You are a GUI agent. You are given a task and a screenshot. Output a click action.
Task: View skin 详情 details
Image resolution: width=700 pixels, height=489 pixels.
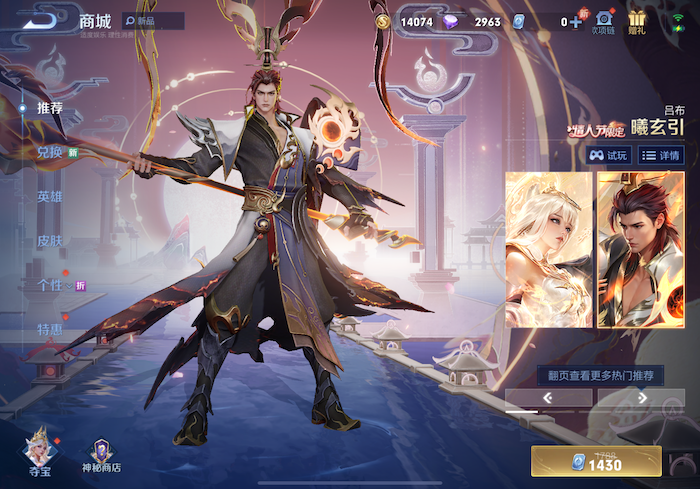point(661,155)
